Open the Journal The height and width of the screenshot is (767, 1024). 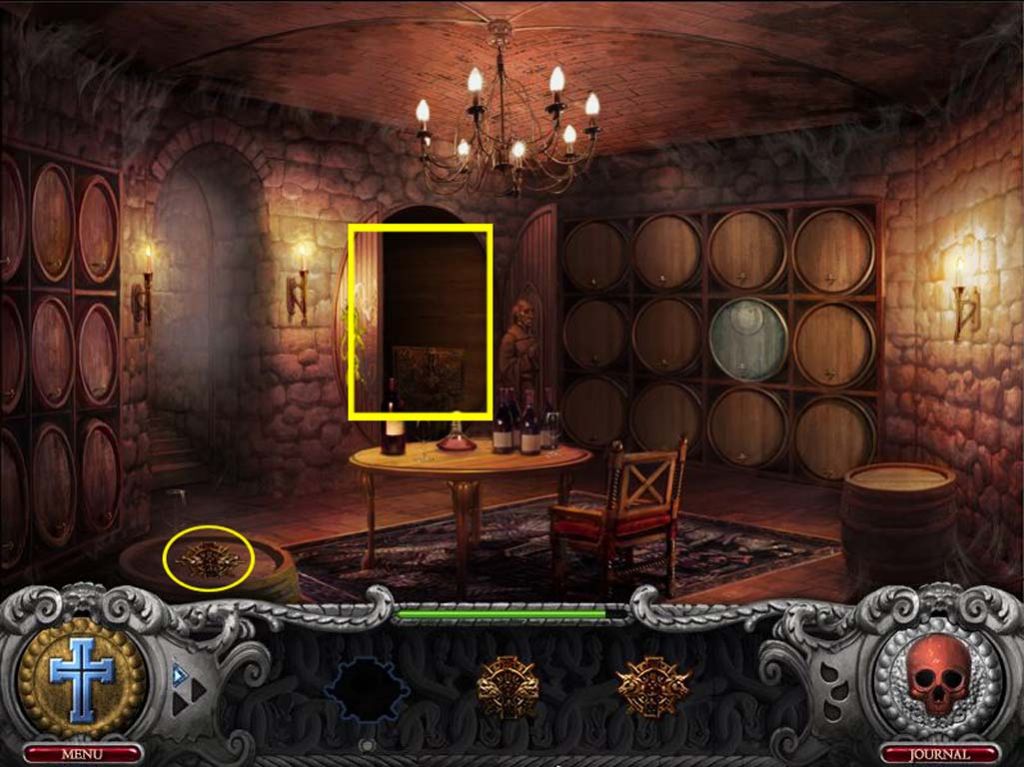coord(939,753)
